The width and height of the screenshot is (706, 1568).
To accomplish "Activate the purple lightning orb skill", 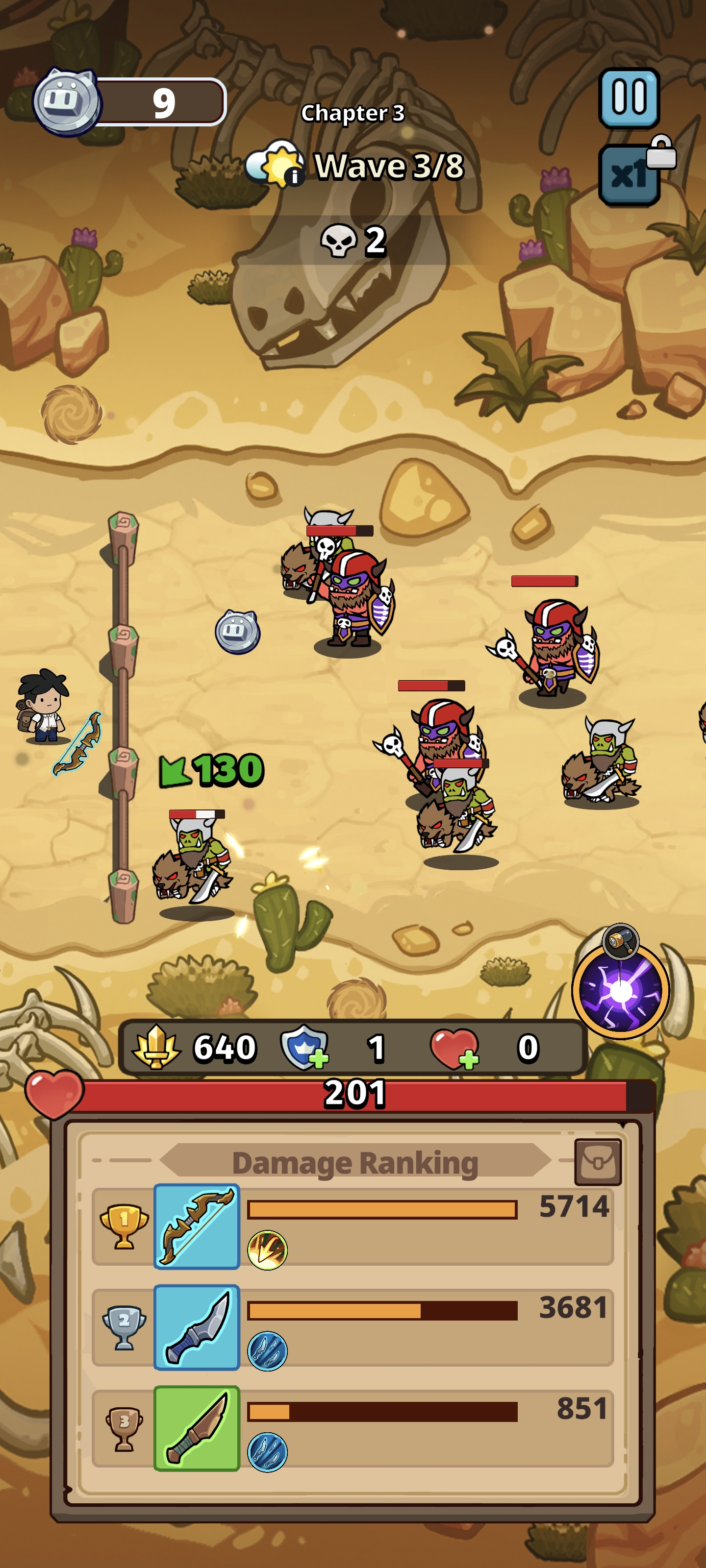I will (620, 991).
